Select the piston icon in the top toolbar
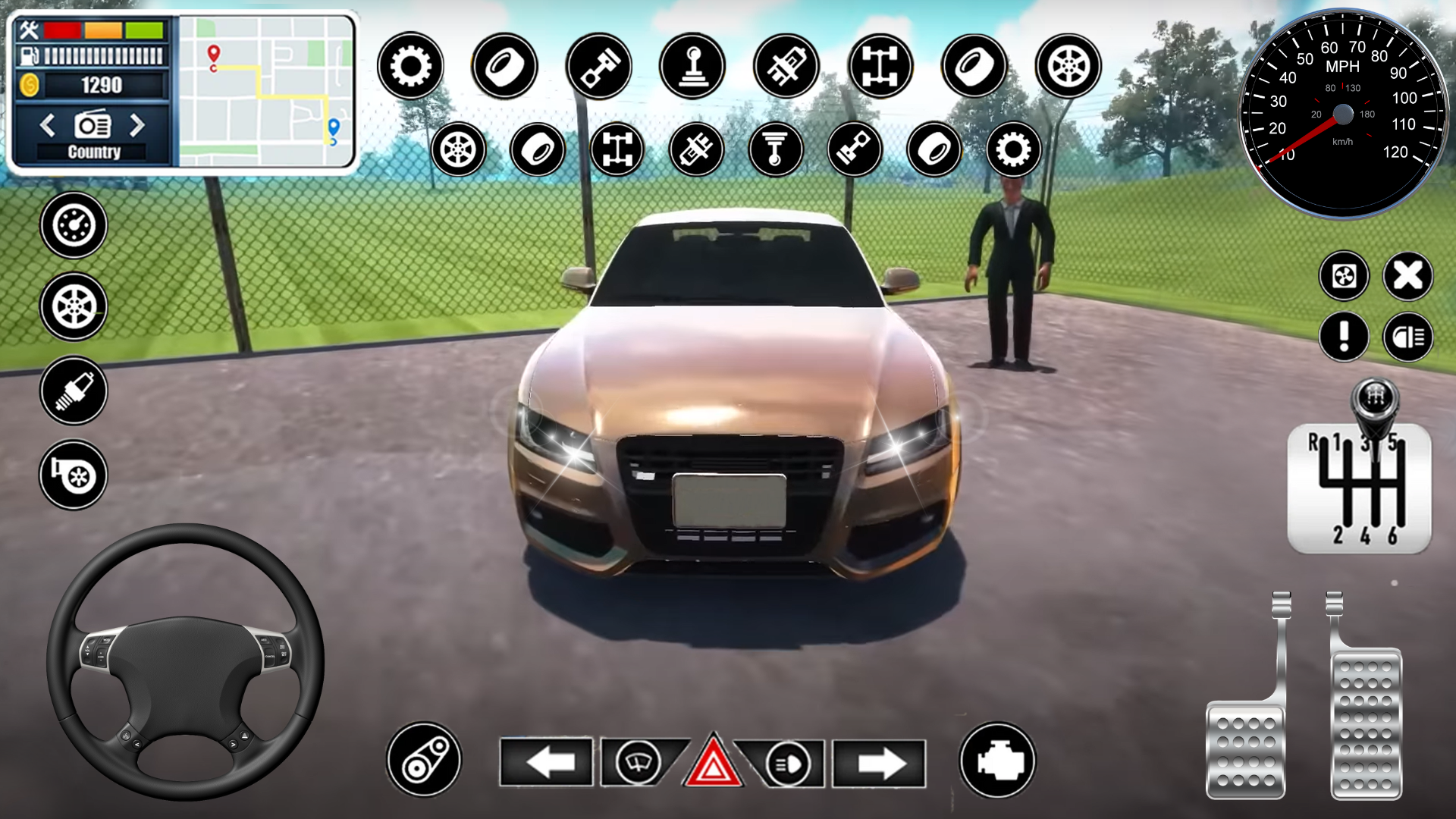The image size is (1456, 819). [x=599, y=67]
